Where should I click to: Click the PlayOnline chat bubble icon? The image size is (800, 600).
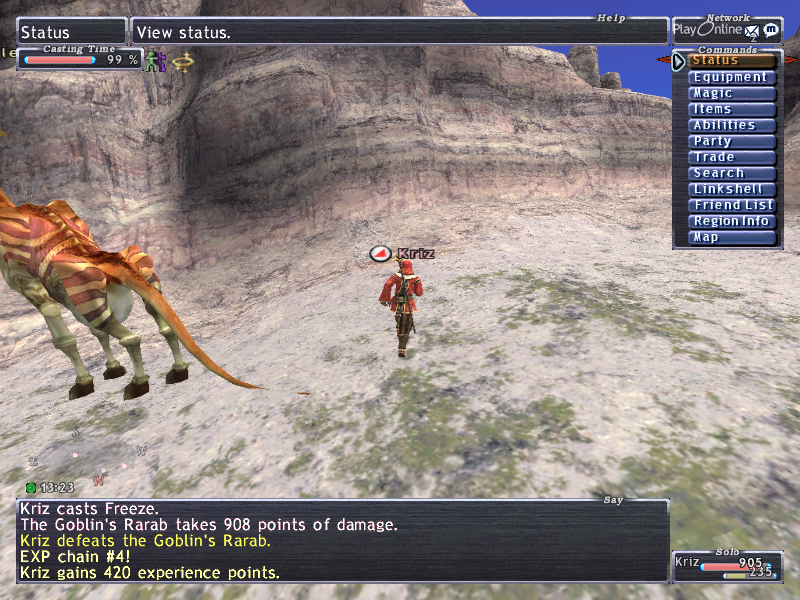pyautogui.click(x=771, y=31)
